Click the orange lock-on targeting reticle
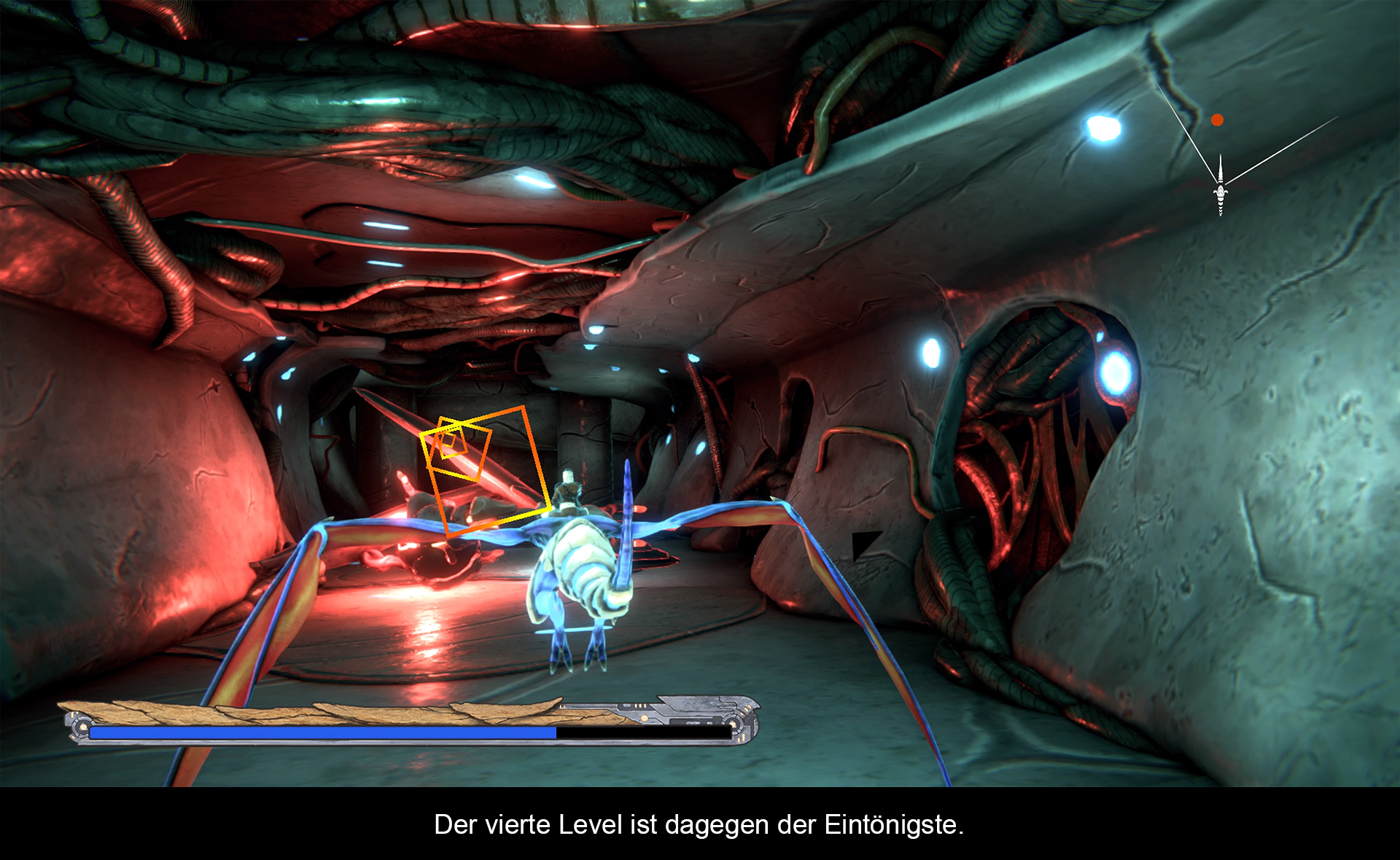This screenshot has height=860, width=1400. [484, 469]
